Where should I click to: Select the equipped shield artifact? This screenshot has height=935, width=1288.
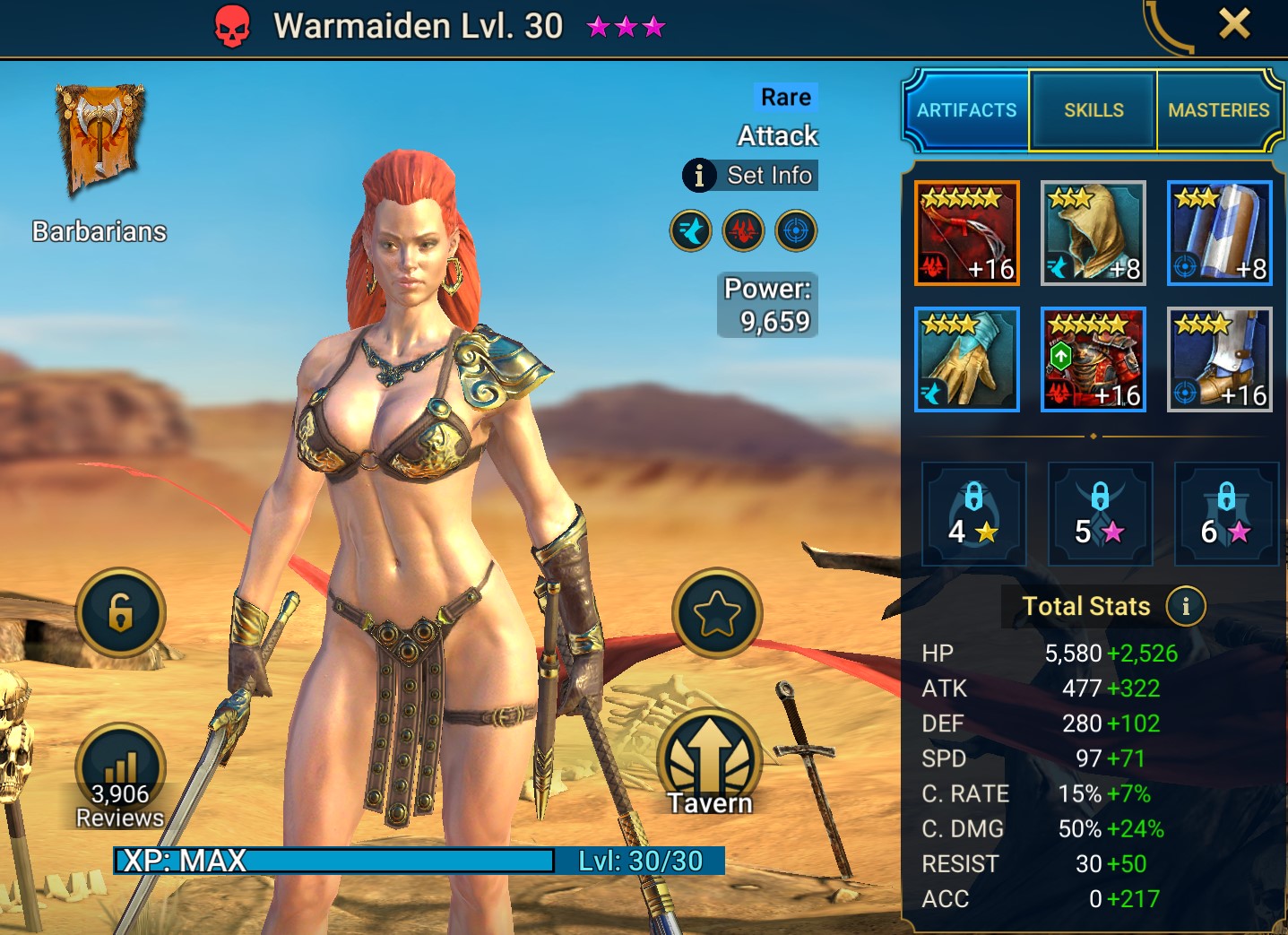(x=1219, y=233)
